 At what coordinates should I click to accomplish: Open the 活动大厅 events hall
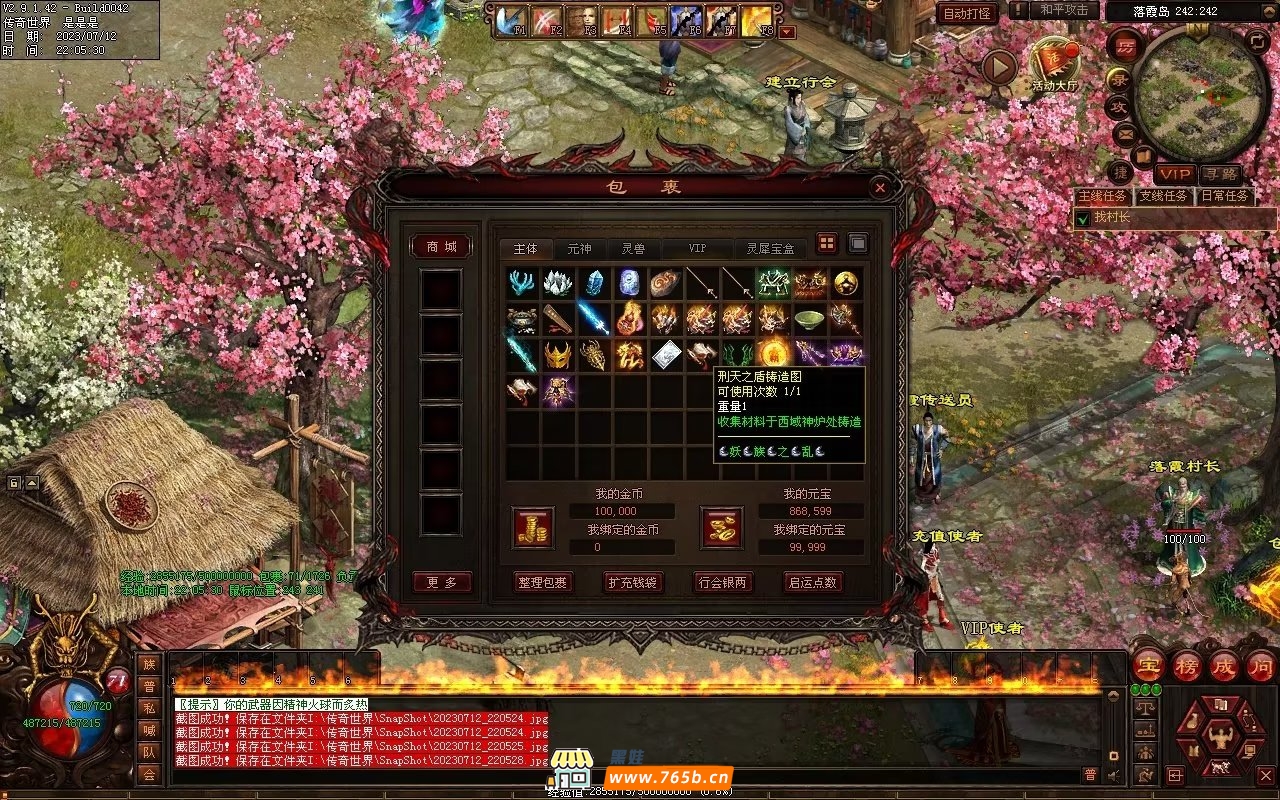pyautogui.click(x=1056, y=64)
